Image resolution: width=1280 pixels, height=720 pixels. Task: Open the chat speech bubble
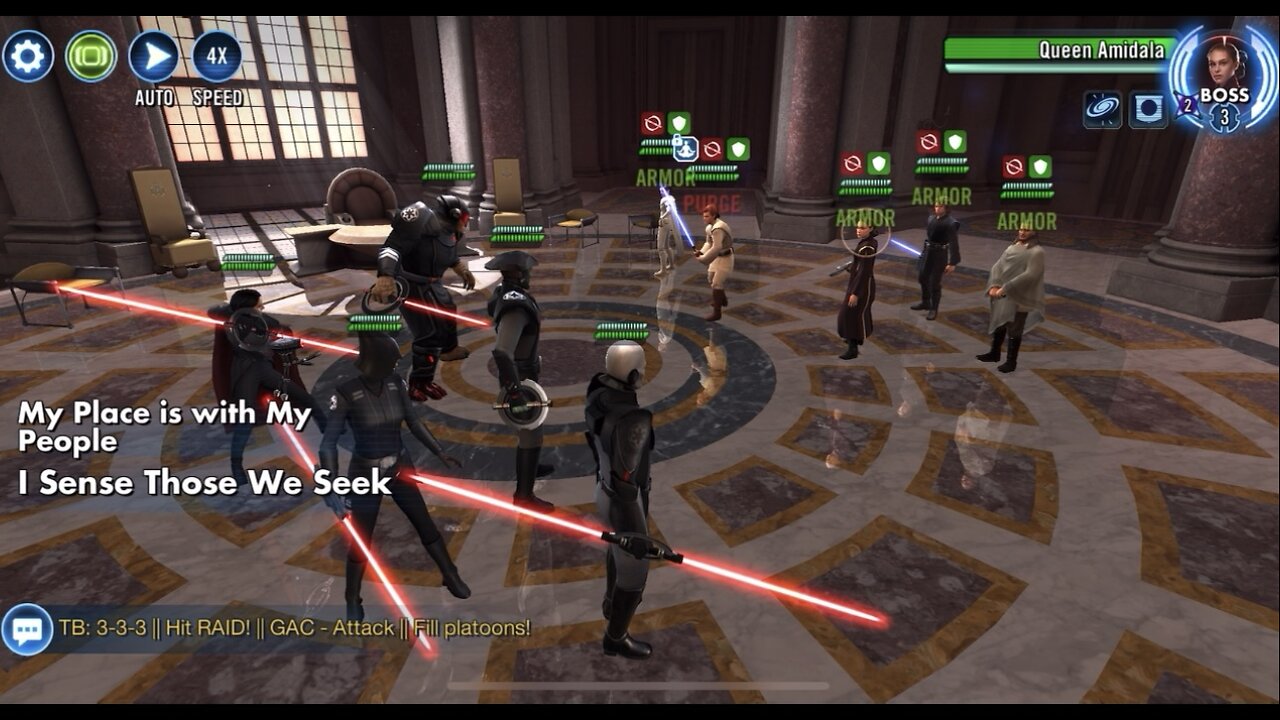click(27, 629)
